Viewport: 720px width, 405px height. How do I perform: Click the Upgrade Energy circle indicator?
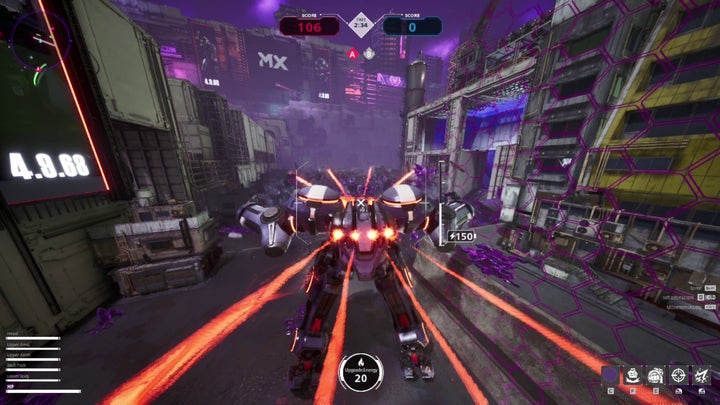(359, 371)
